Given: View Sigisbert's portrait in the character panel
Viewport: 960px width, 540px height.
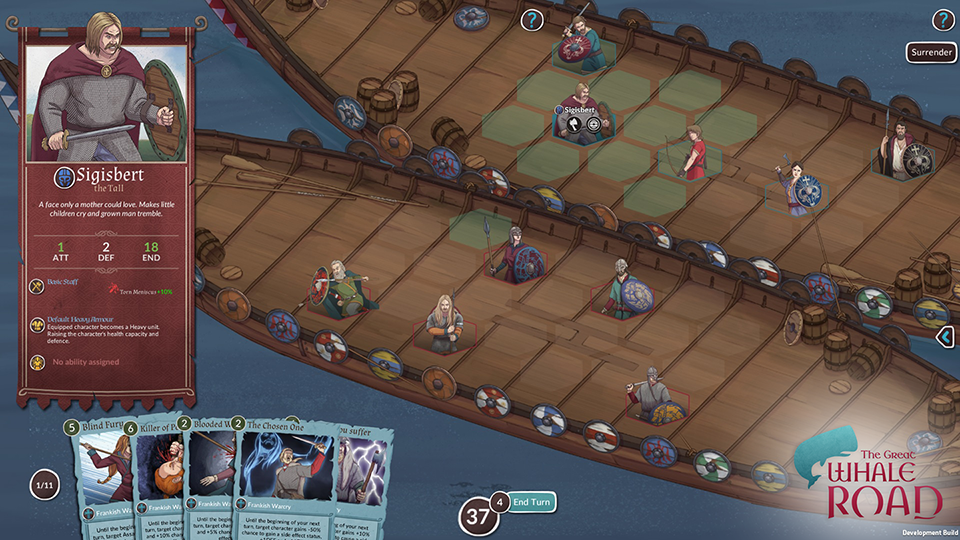Looking at the screenshot, I should point(100,90).
